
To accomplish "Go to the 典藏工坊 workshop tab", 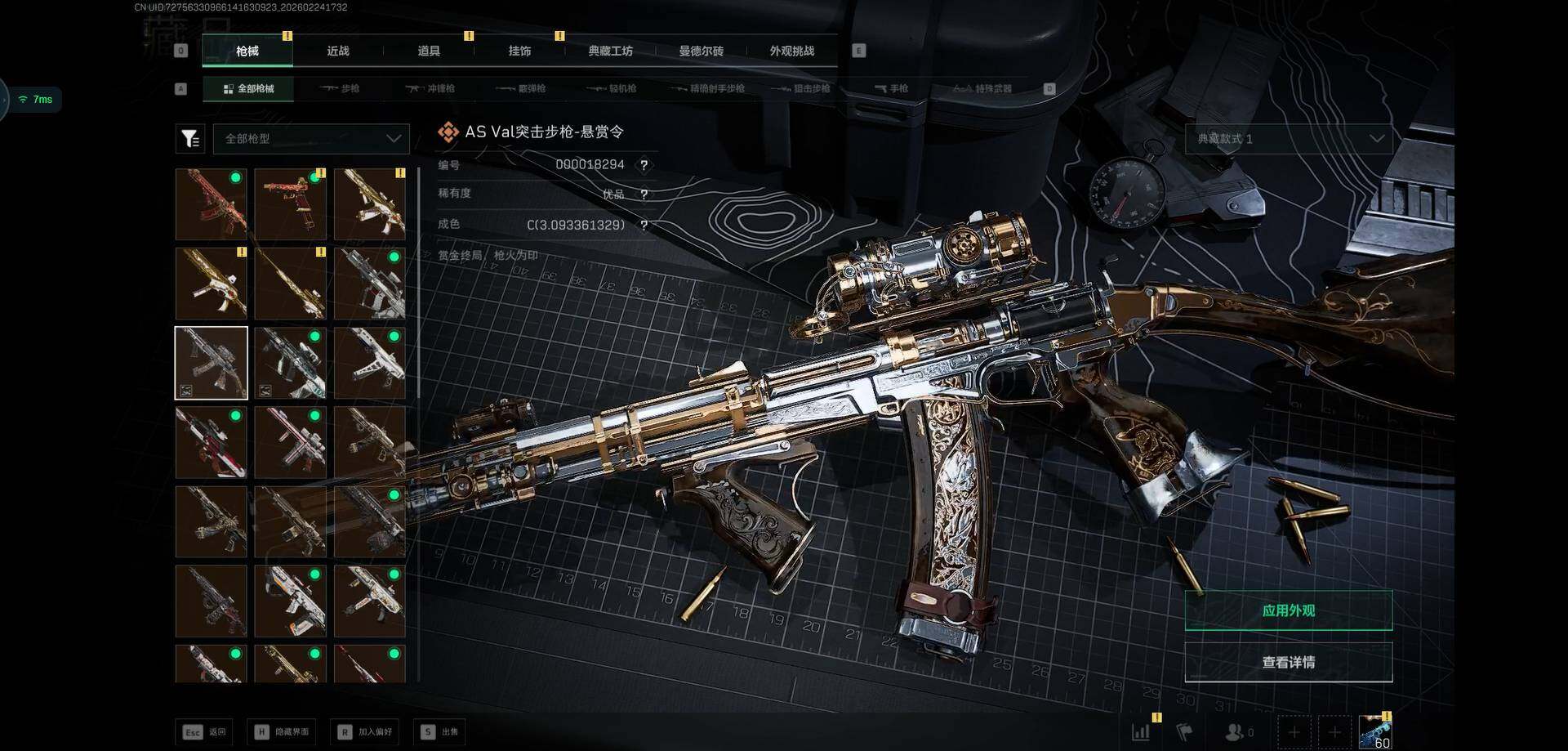I will coord(610,51).
